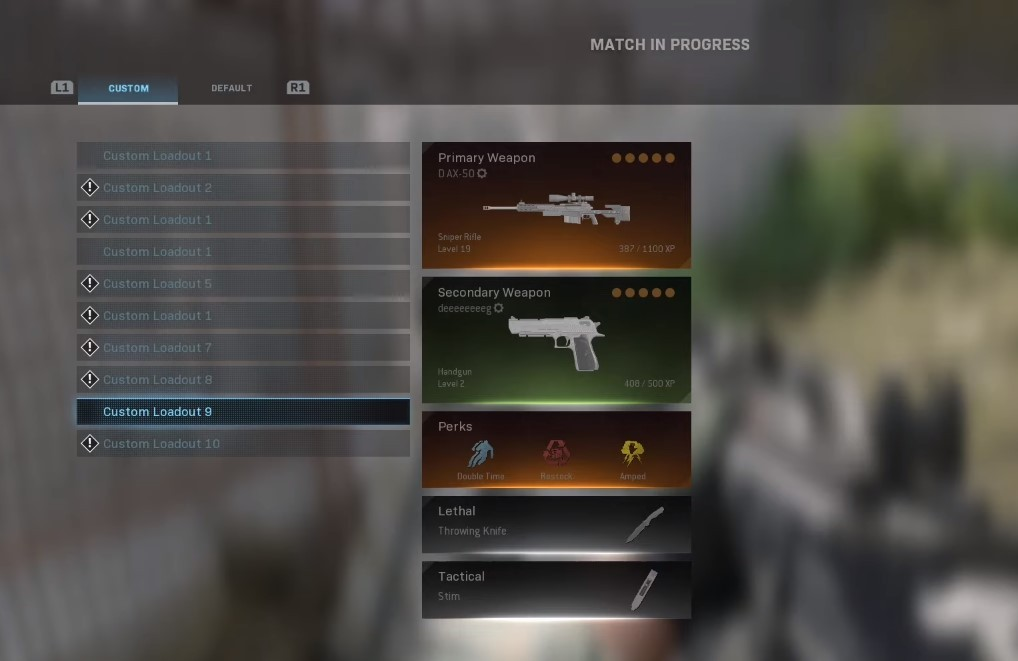Image resolution: width=1018 pixels, height=661 pixels.
Task: Pick Custom Loadout 7
Action: coord(243,348)
